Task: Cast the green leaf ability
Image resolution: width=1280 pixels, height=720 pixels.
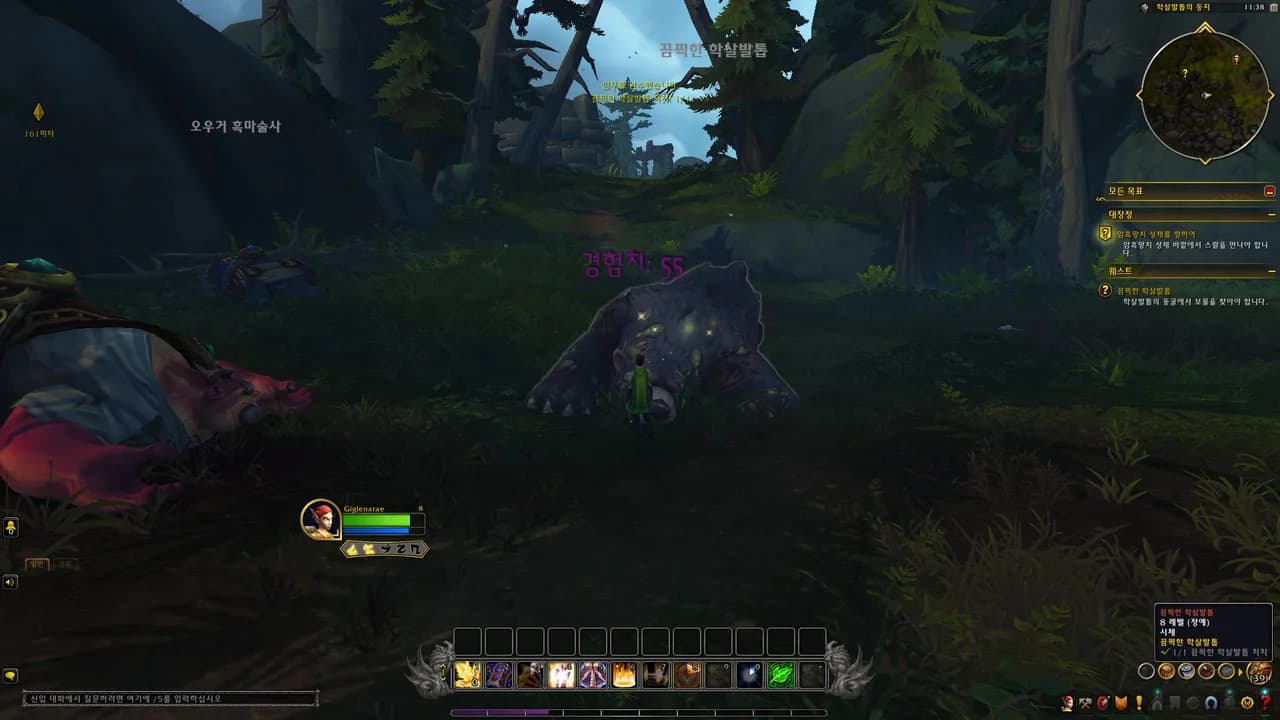Action: 780,676
